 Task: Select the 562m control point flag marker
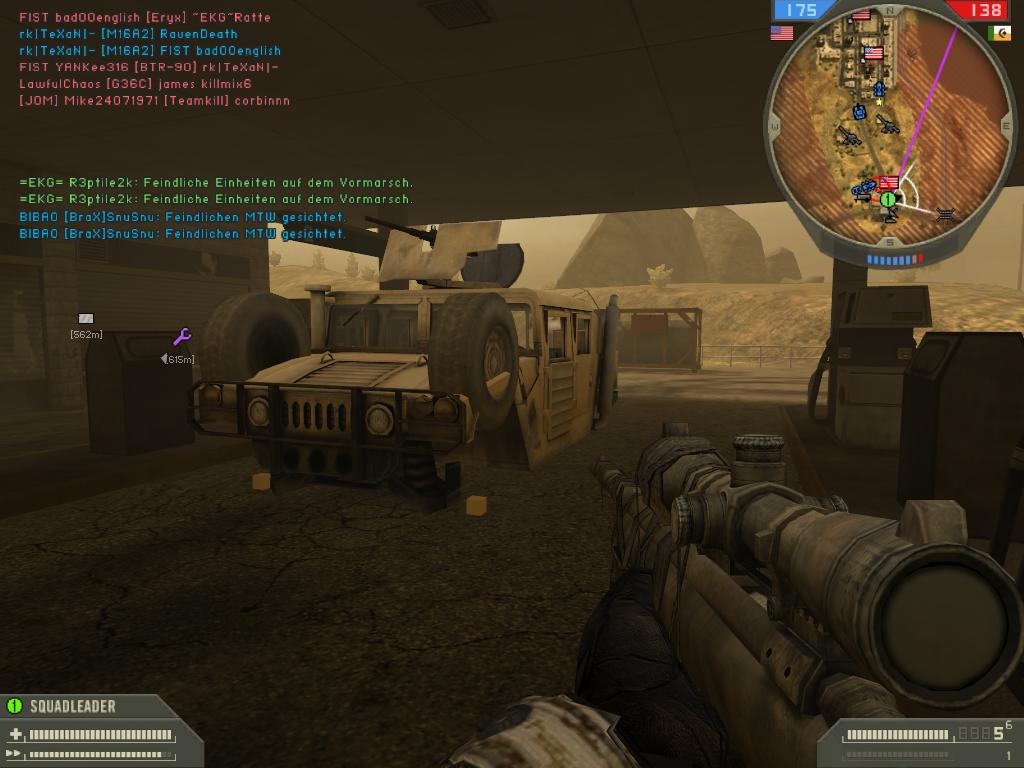coord(85,319)
